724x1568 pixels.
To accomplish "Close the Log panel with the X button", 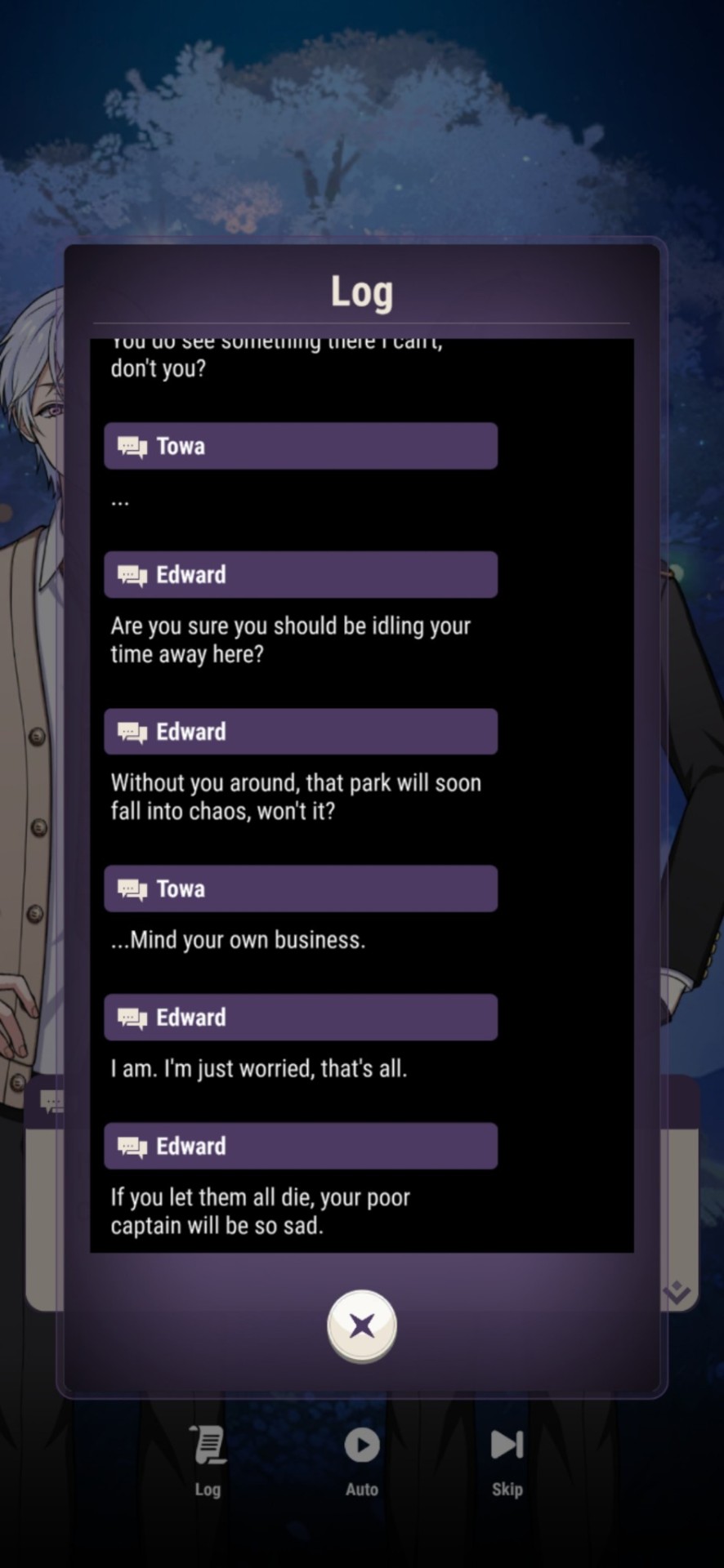I will pos(362,1325).
